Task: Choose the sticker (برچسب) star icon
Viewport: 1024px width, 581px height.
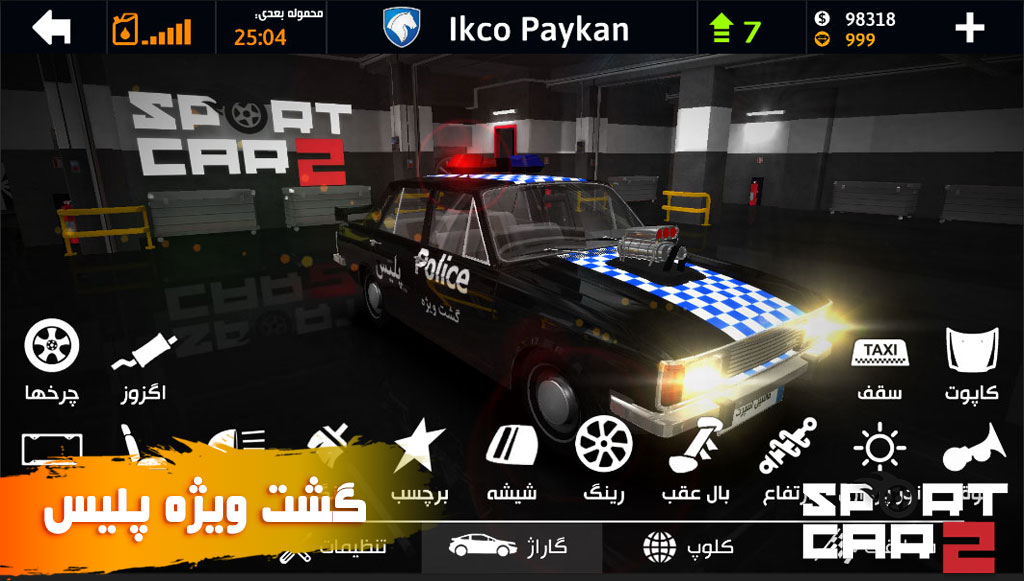Action: pos(419,459)
